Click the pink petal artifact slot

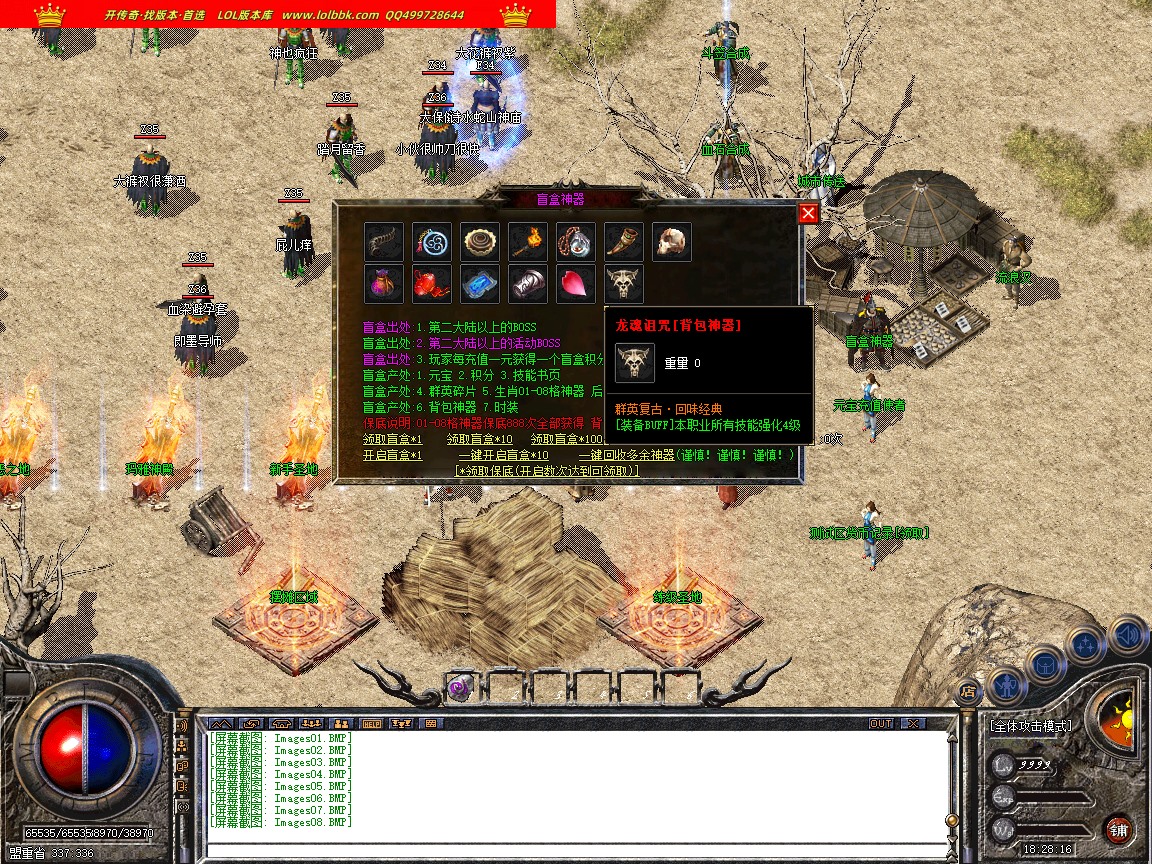(x=576, y=284)
